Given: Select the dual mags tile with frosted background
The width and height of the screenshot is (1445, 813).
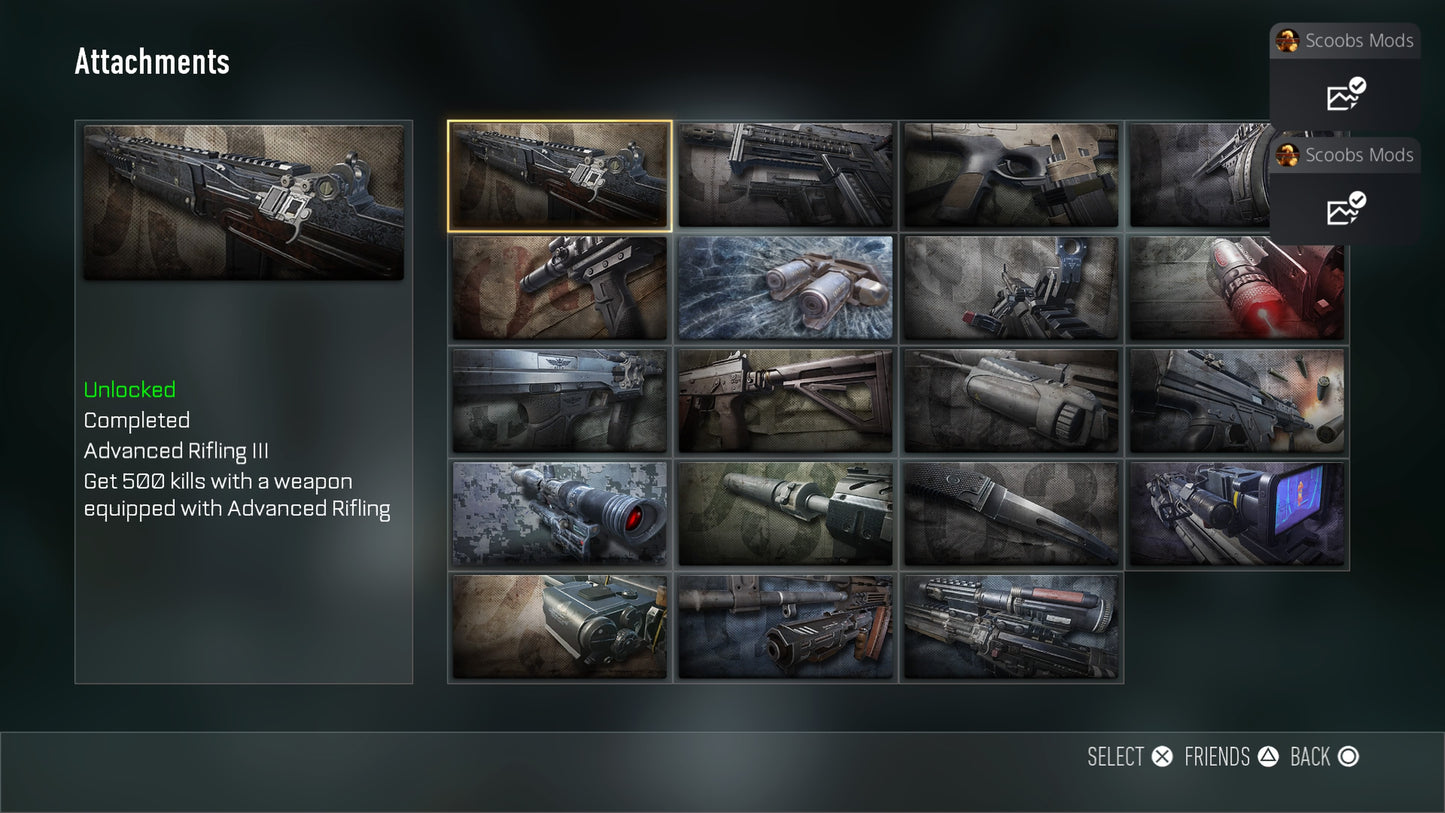Looking at the screenshot, I should coord(785,288).
